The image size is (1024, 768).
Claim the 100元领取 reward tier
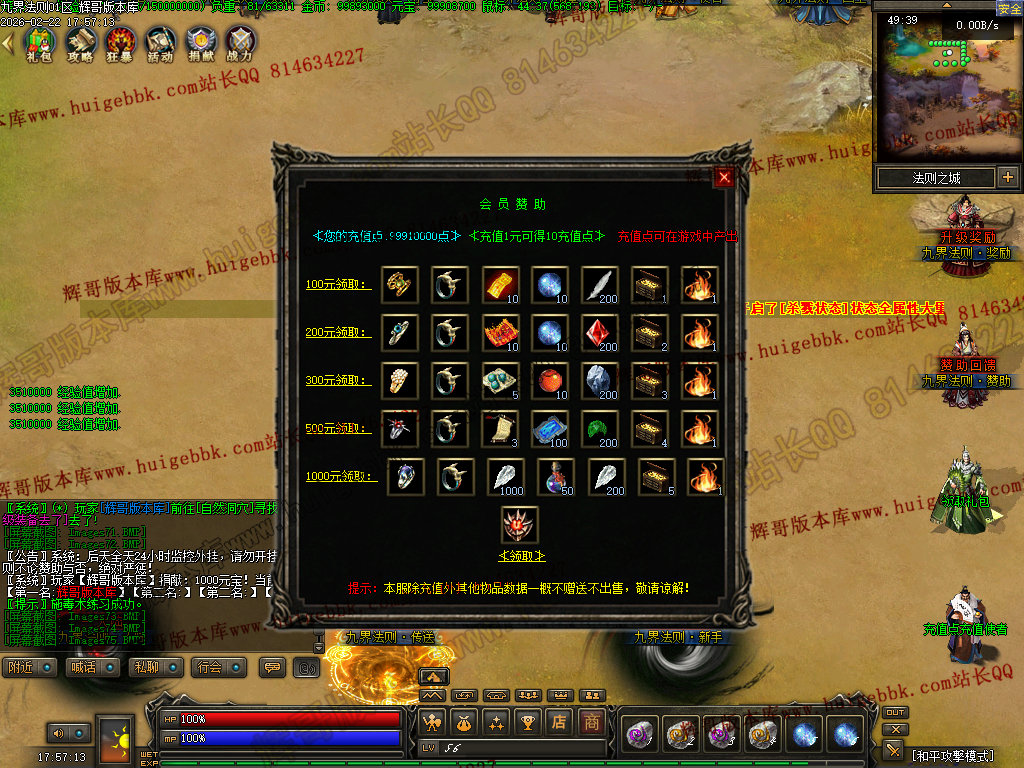coord(338,285)
